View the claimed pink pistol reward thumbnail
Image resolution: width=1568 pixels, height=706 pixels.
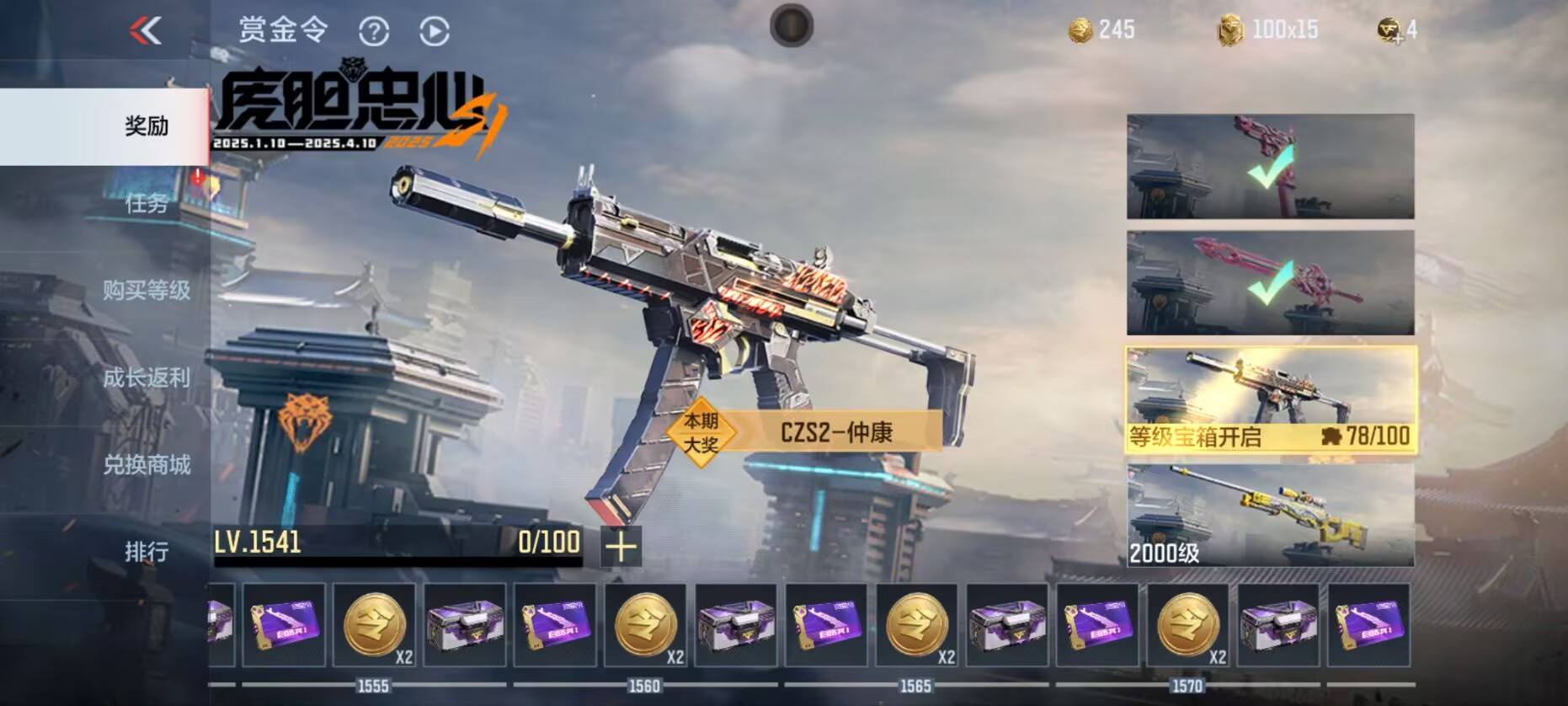click(x=1271, y=167)
